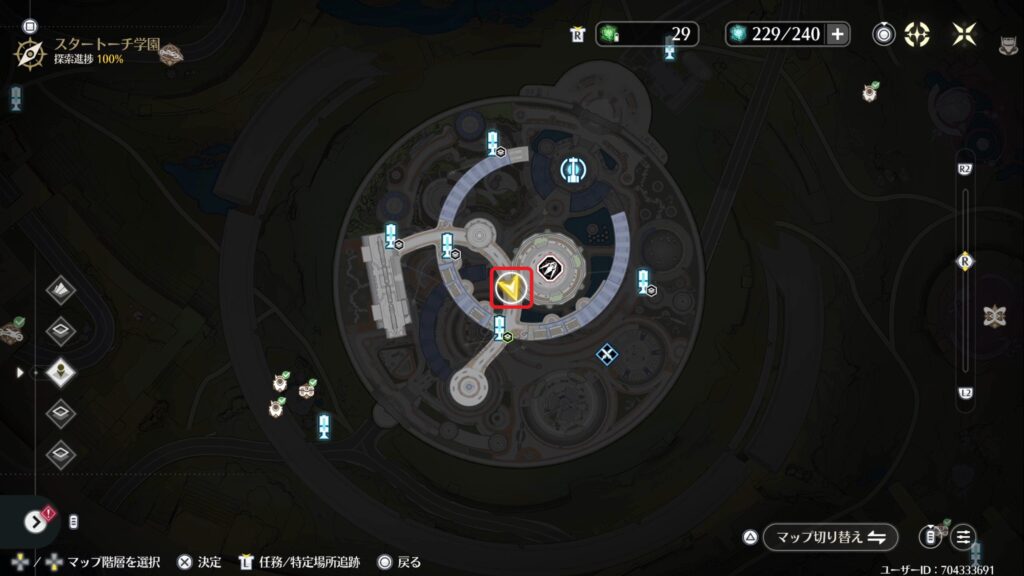1024x576 pixels.
Task: Select the highlighted current map floor layer
Action: coord(62,372)
